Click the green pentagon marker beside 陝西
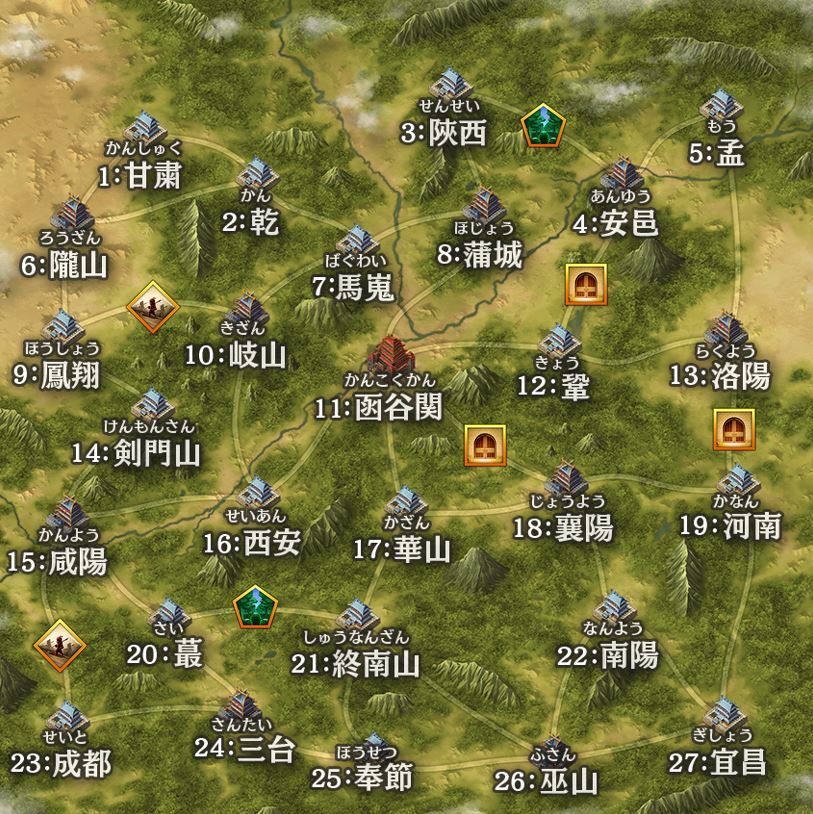The width and height of the screenshot is (813, 814). [x=543, y=125]
